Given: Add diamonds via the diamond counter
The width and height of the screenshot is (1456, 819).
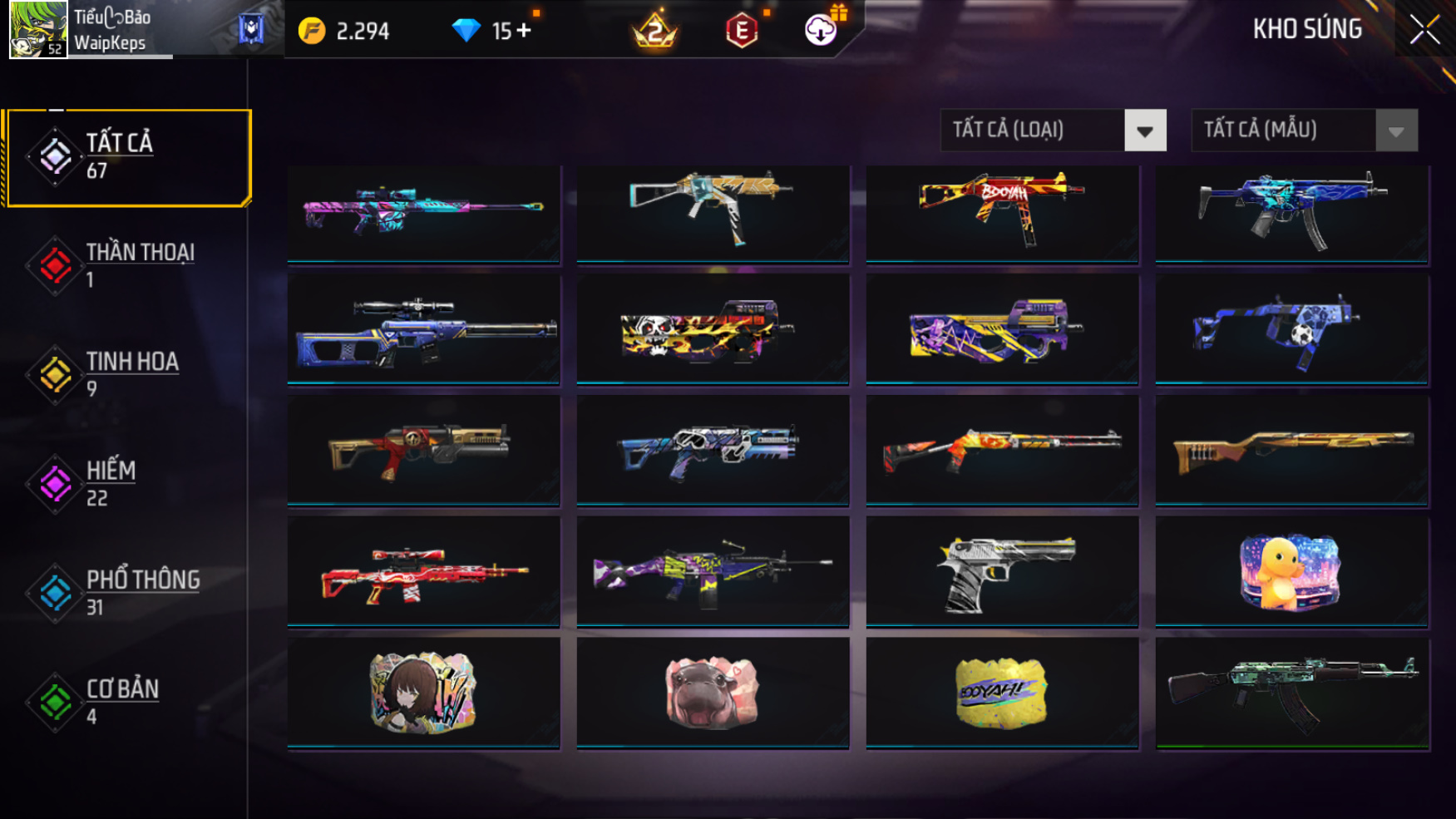Looking at the screenshot, I should tap(523, 31).
